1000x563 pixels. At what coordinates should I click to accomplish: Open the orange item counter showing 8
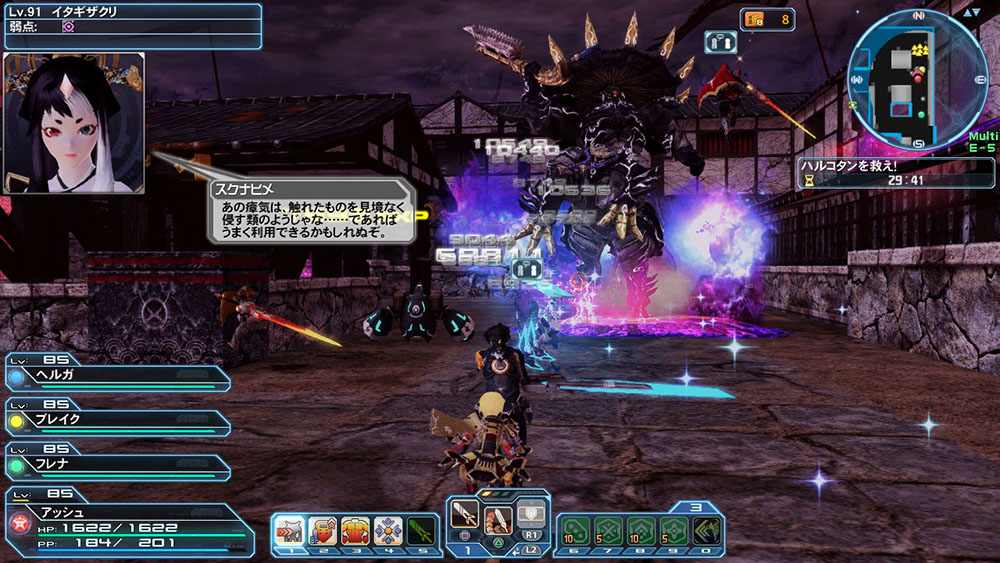[767, 18]
